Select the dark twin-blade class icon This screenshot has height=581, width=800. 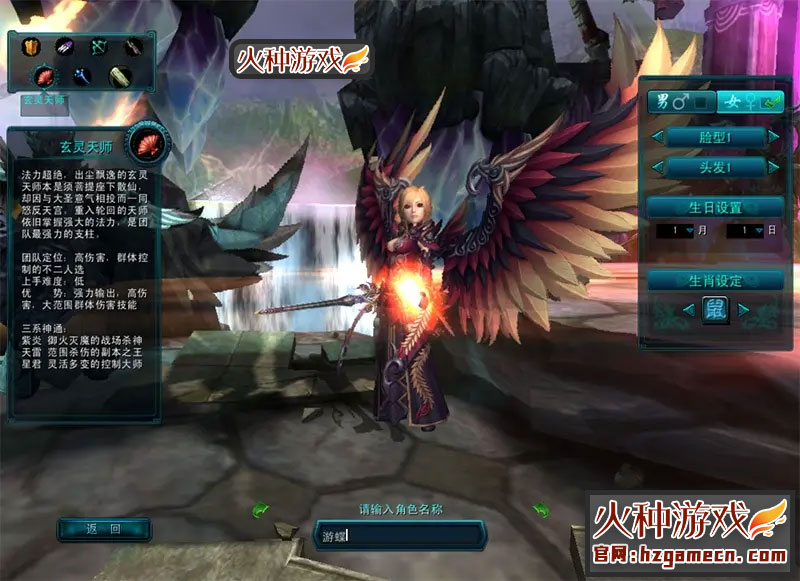coord(133,47)
